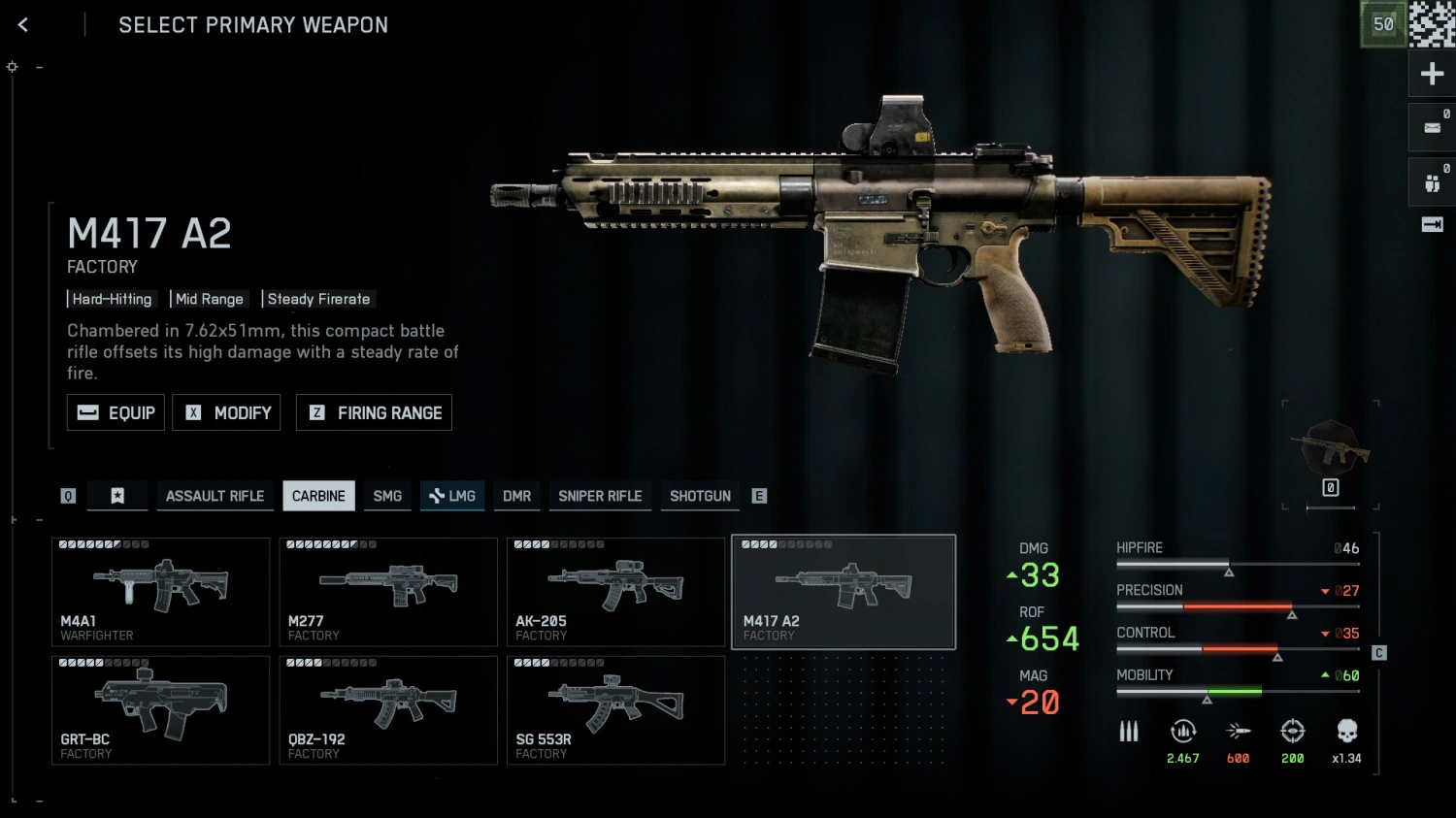The image size is (1456, 818).
Task: Click the plus icon in the sidebar
Action: (1432, 74)
